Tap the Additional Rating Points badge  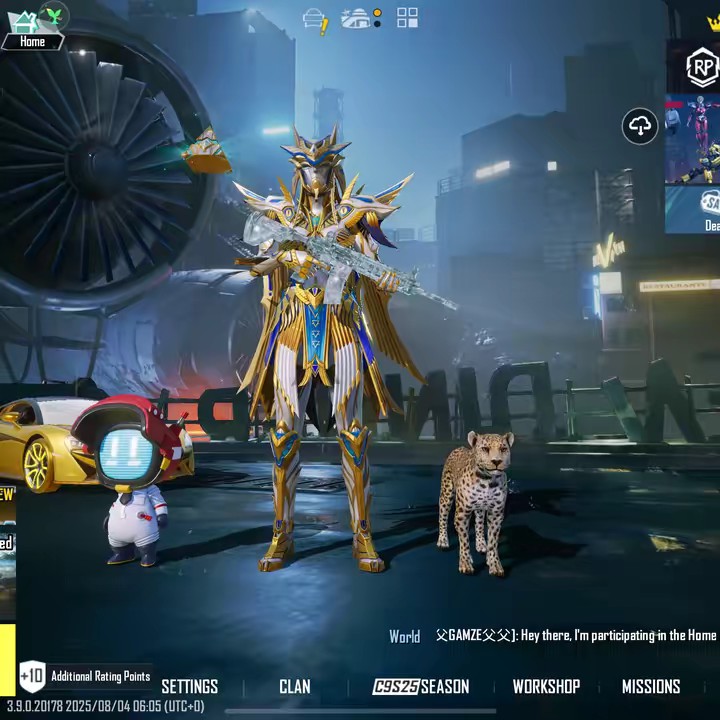pos(85,676)
